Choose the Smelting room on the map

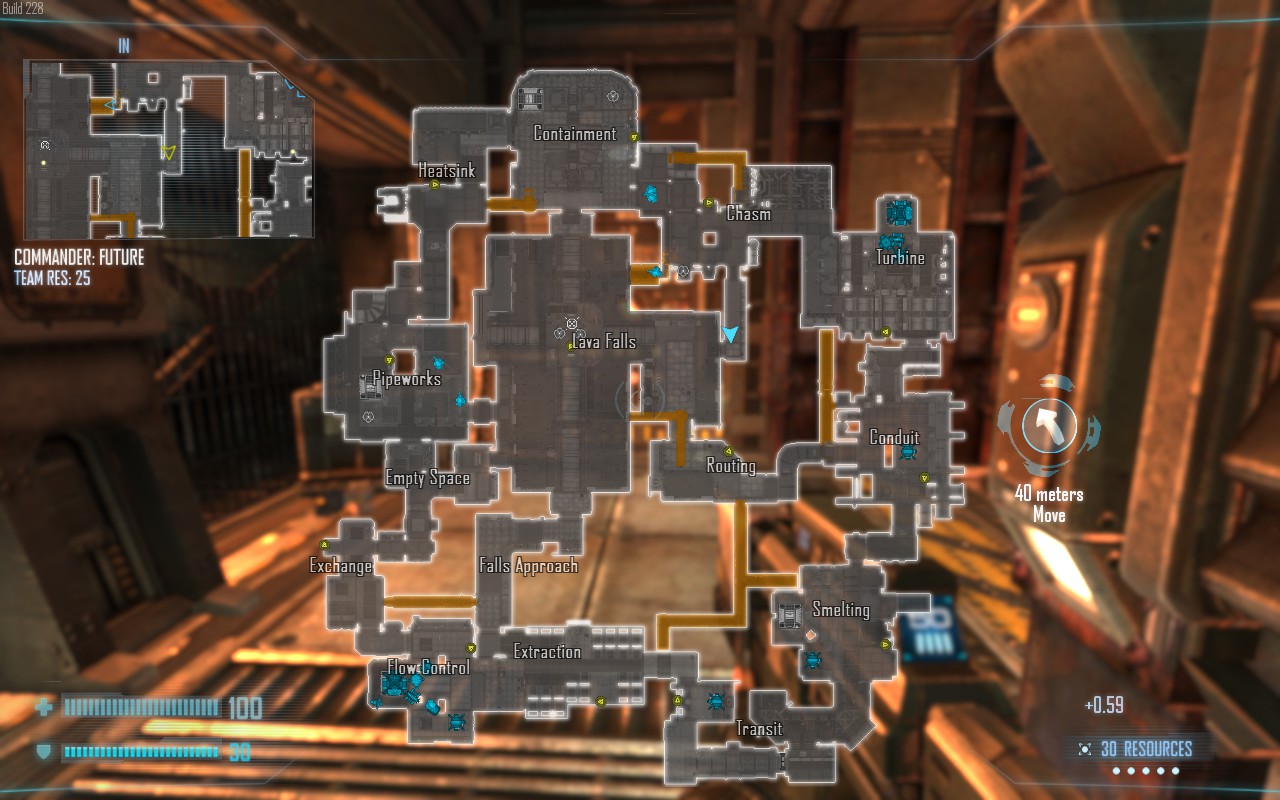(x=840, y=610)
